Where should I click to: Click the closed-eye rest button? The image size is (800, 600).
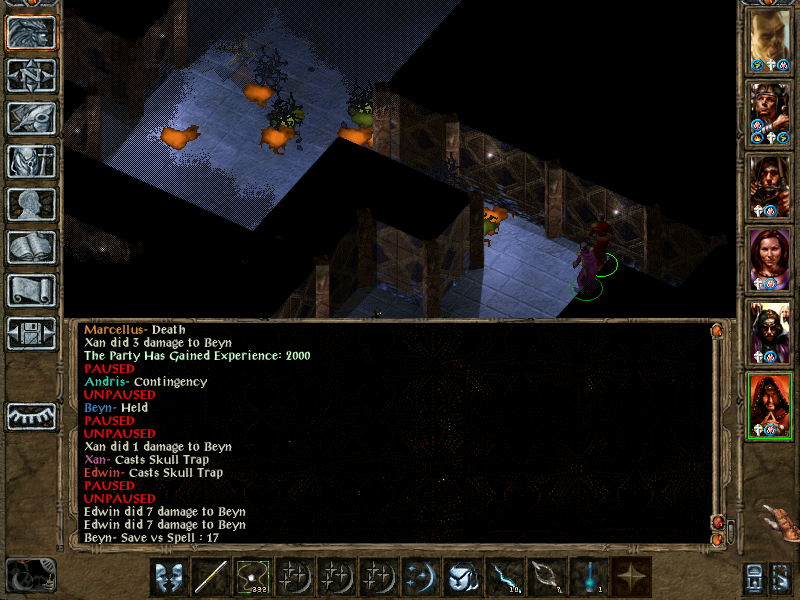(31, 416)
